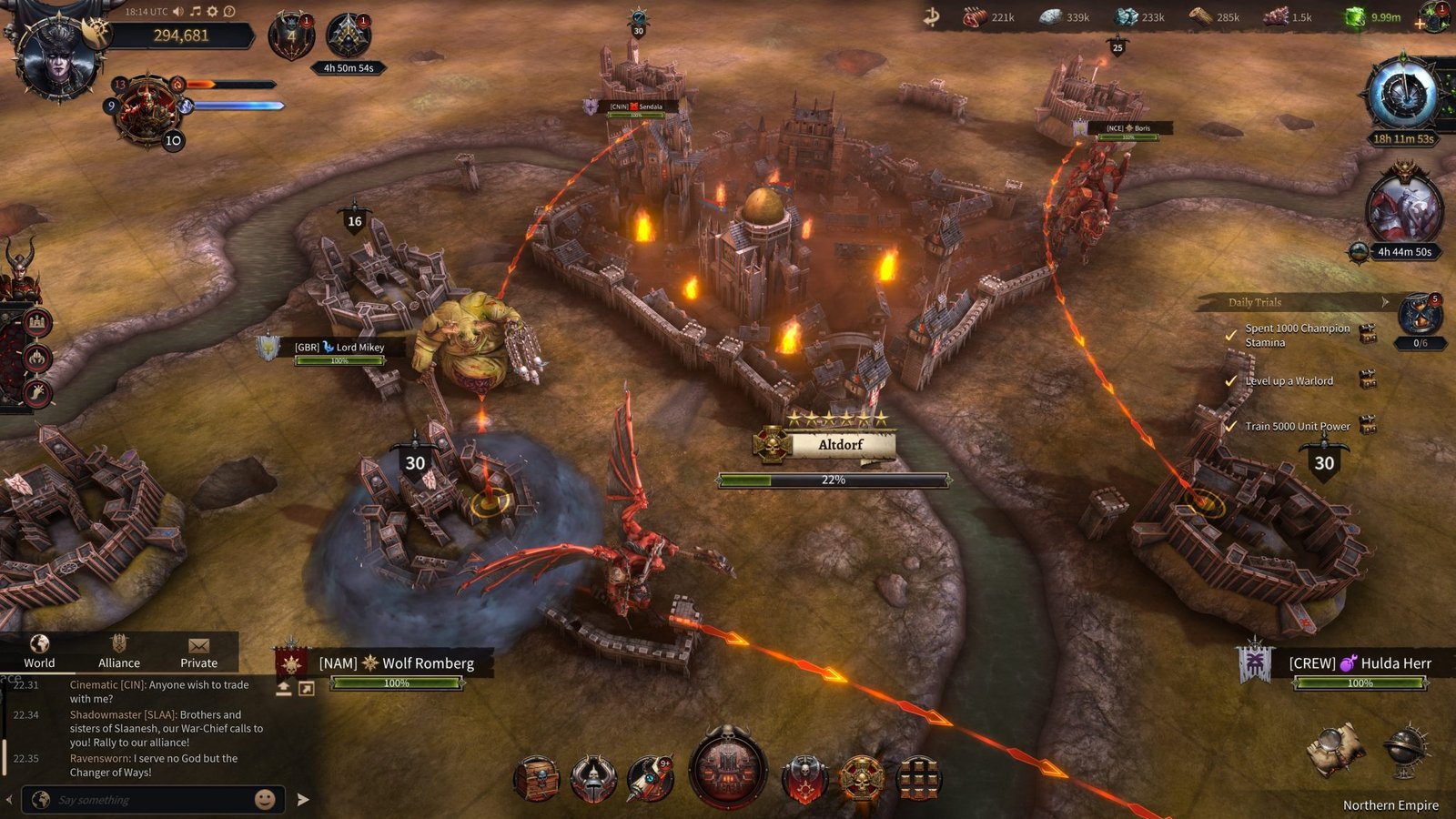Open the emoji picker in the chat bar
Viewport: 1456px width, 819px height.
pos(264,798)
